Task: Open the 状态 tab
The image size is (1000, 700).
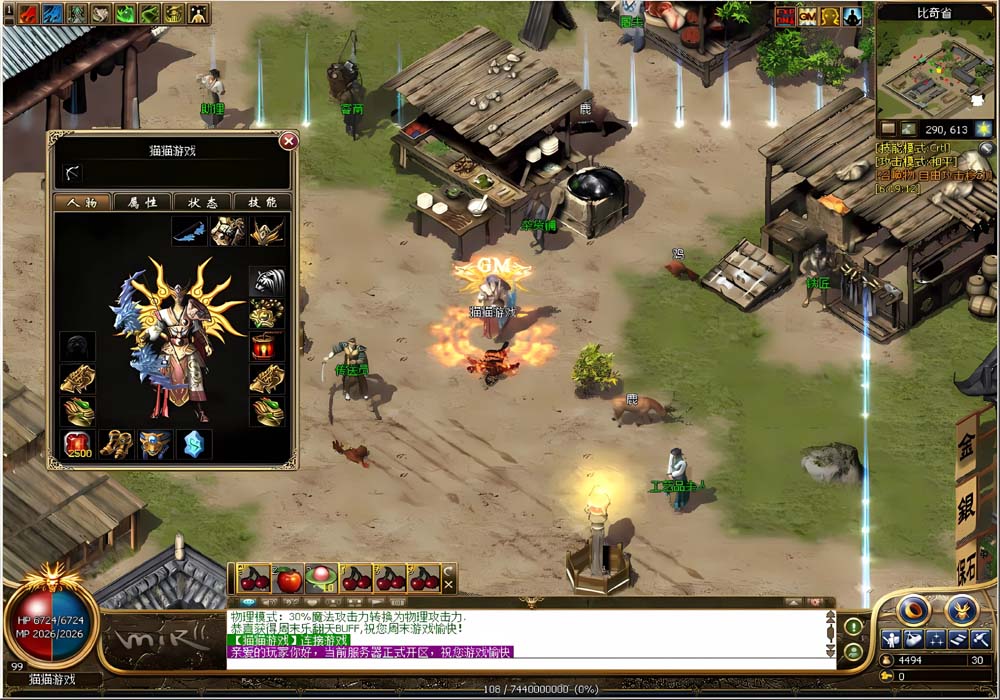Action: pos(202,202)
